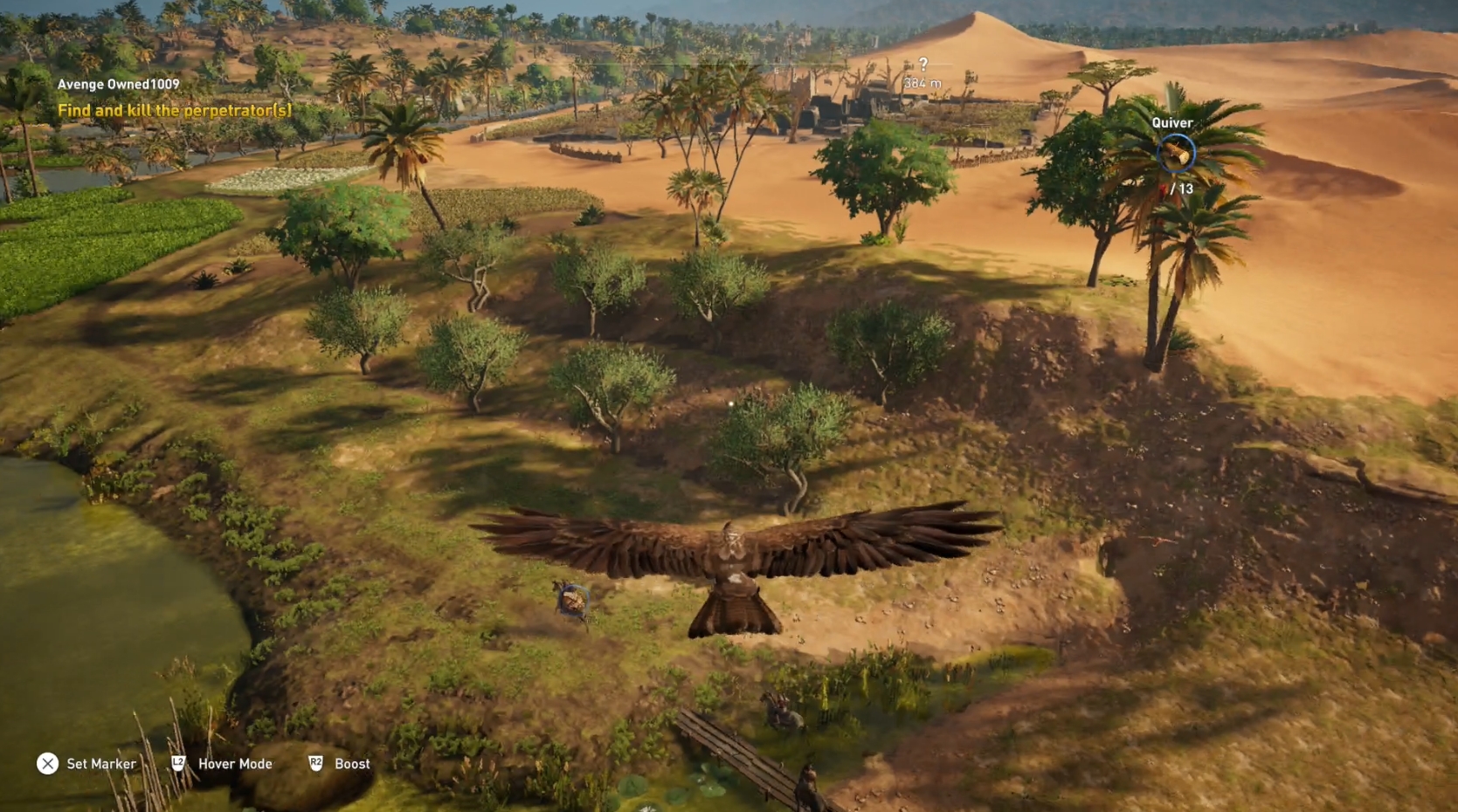1458x812 pixels.
Task: Click the X button prompt circle
Action: pos(47,764)
